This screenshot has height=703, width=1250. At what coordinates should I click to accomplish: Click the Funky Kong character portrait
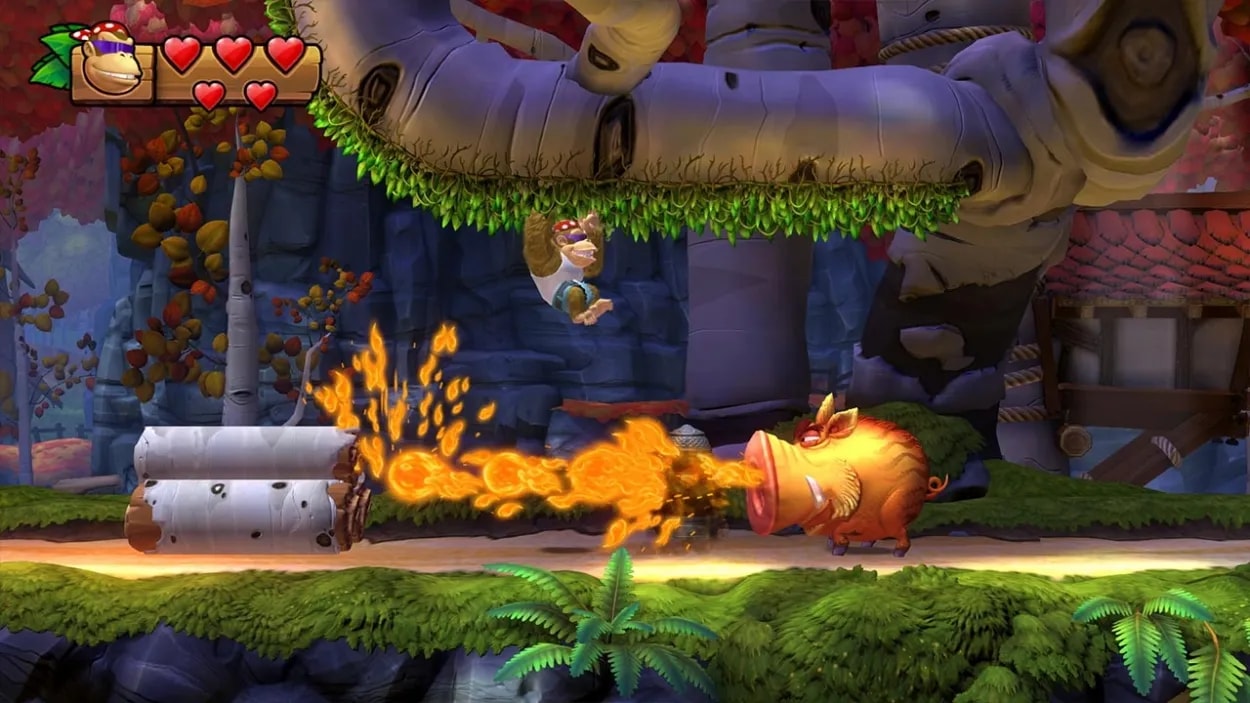[111, 64]
